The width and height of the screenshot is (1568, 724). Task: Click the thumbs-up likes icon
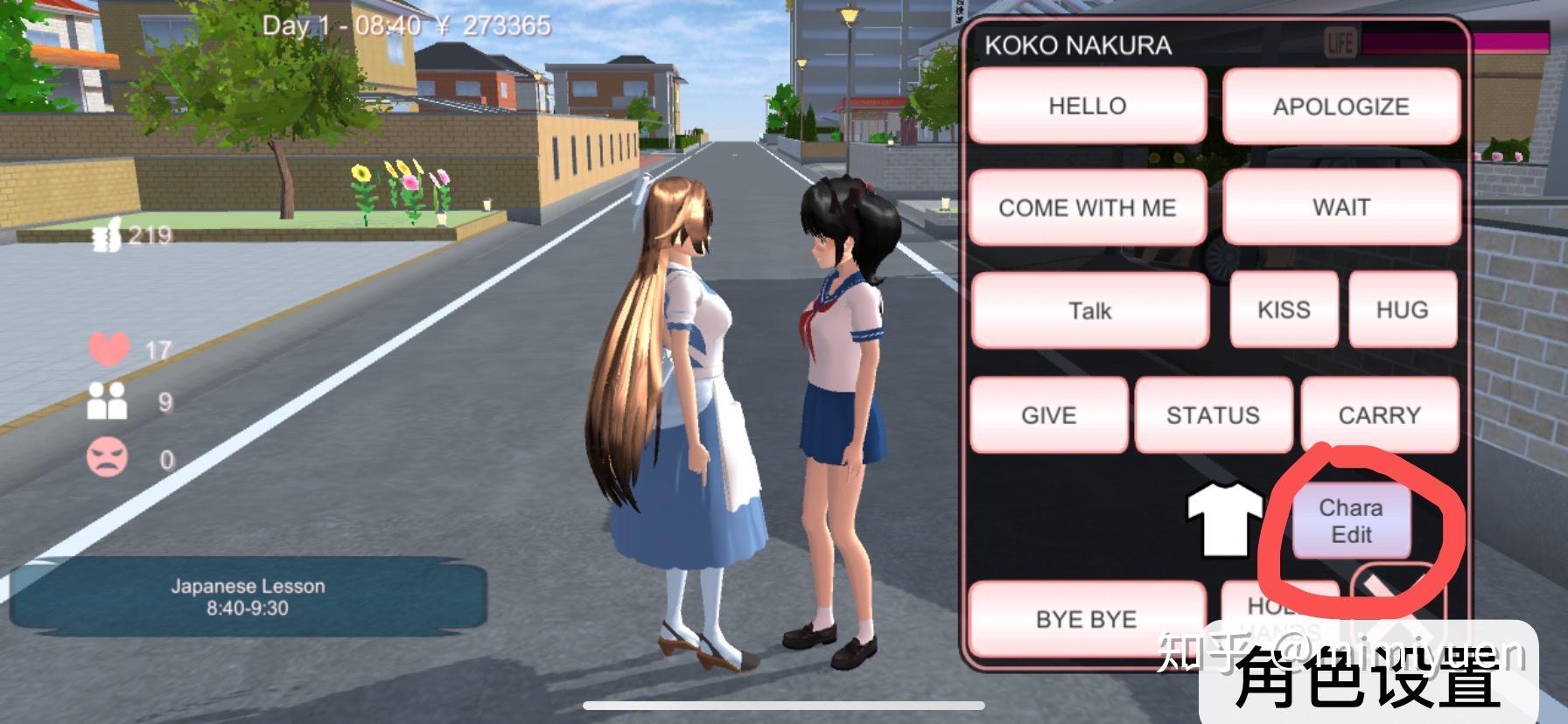(108, 234)
